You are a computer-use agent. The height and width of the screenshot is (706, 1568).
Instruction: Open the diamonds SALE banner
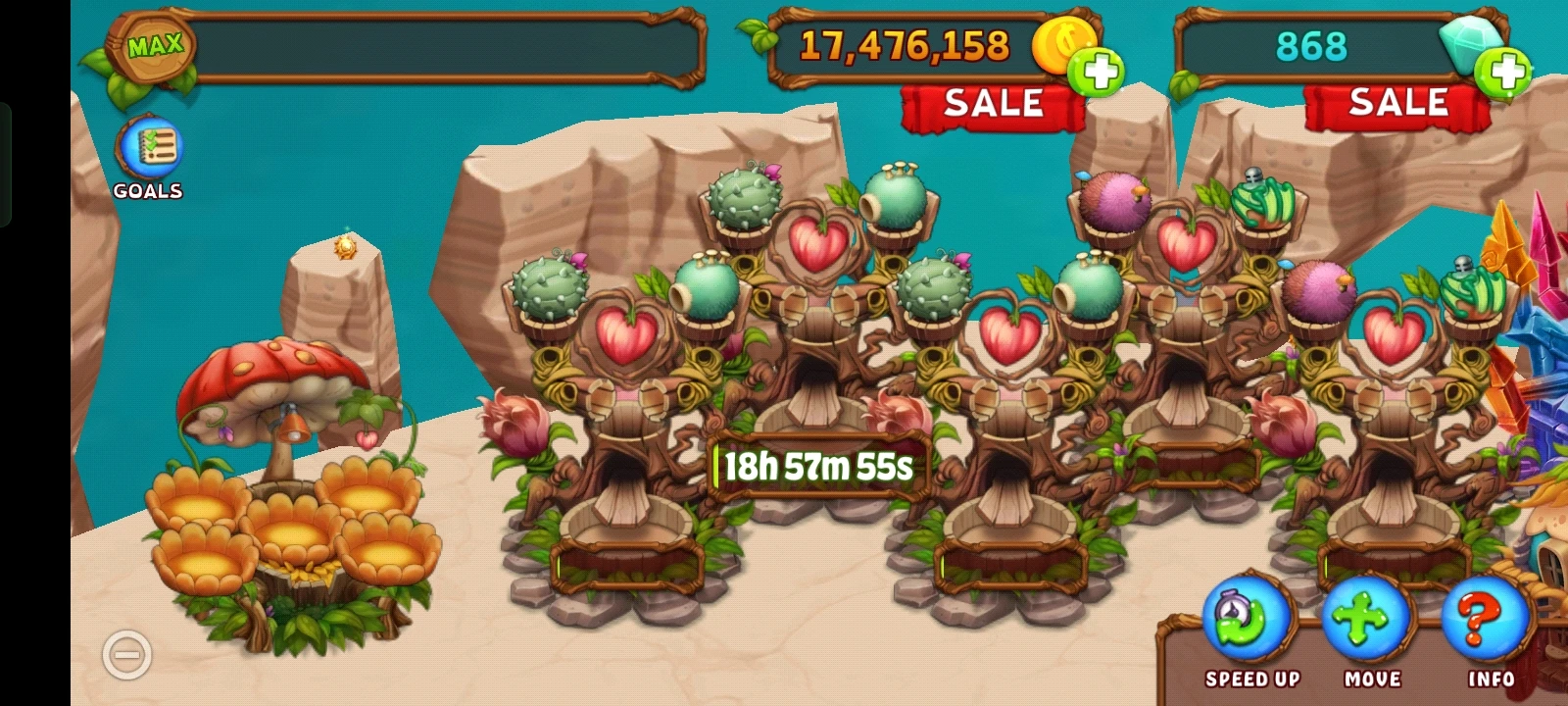click(1398, 101)
